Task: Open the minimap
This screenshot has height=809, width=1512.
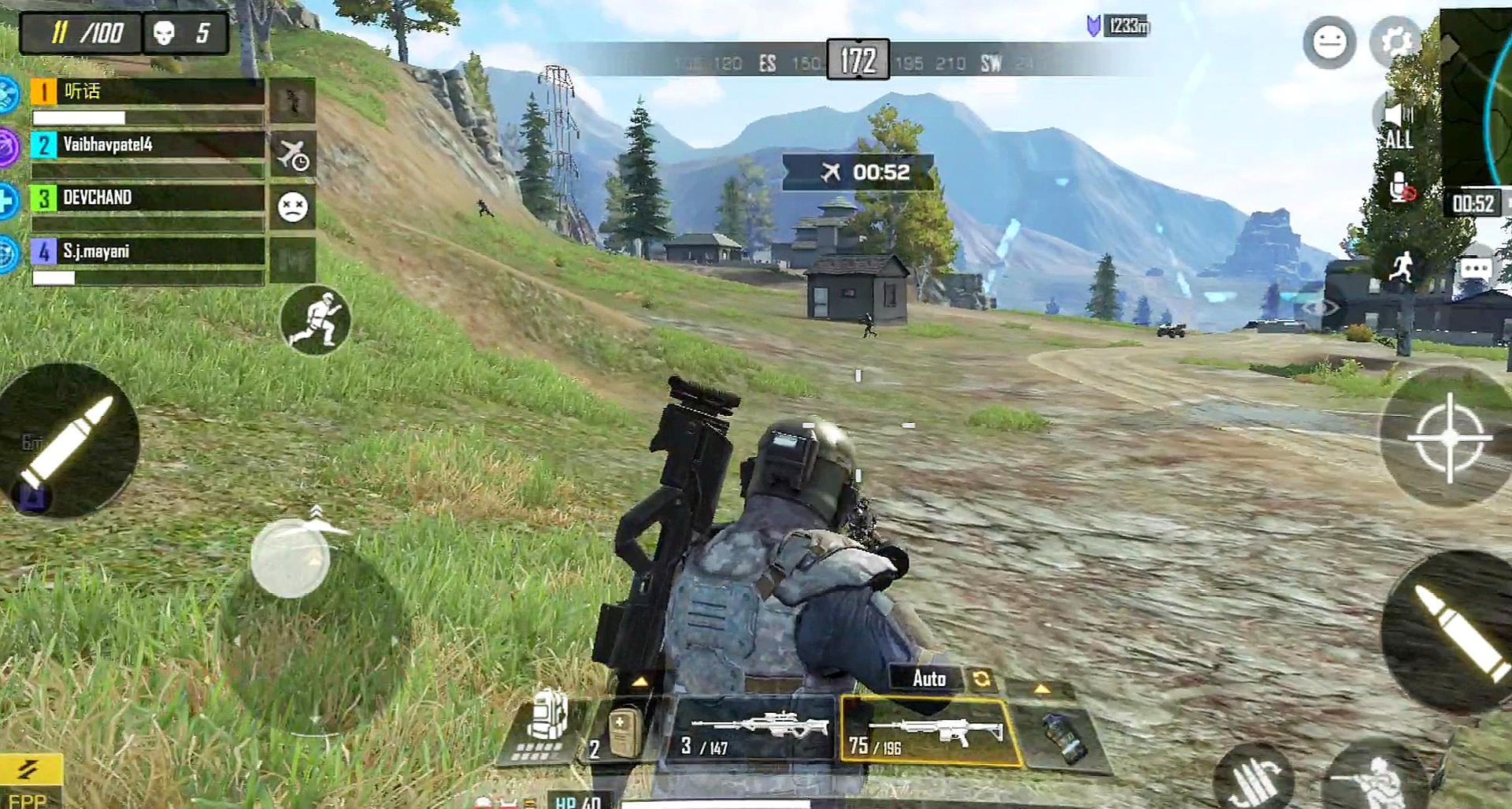Action: tap(1477, 95)
